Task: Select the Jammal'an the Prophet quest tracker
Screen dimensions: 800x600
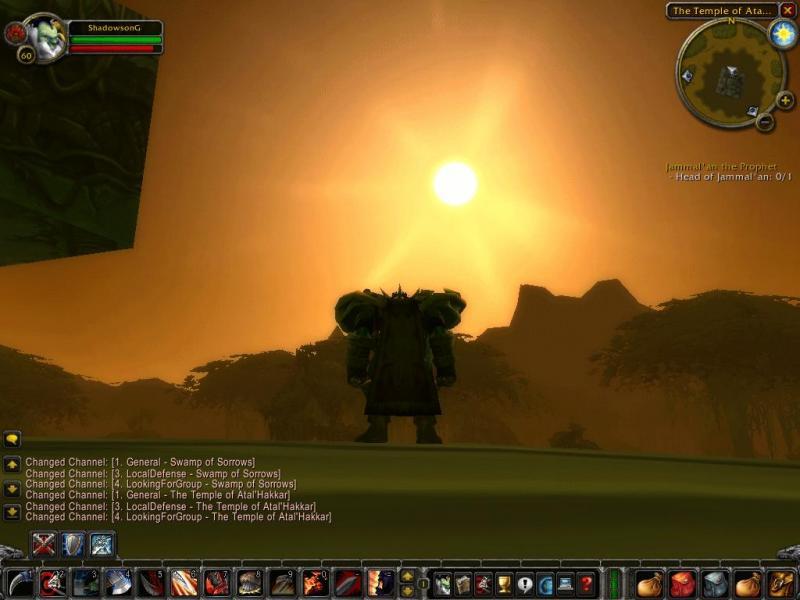Action: click(x=721, y=167)
